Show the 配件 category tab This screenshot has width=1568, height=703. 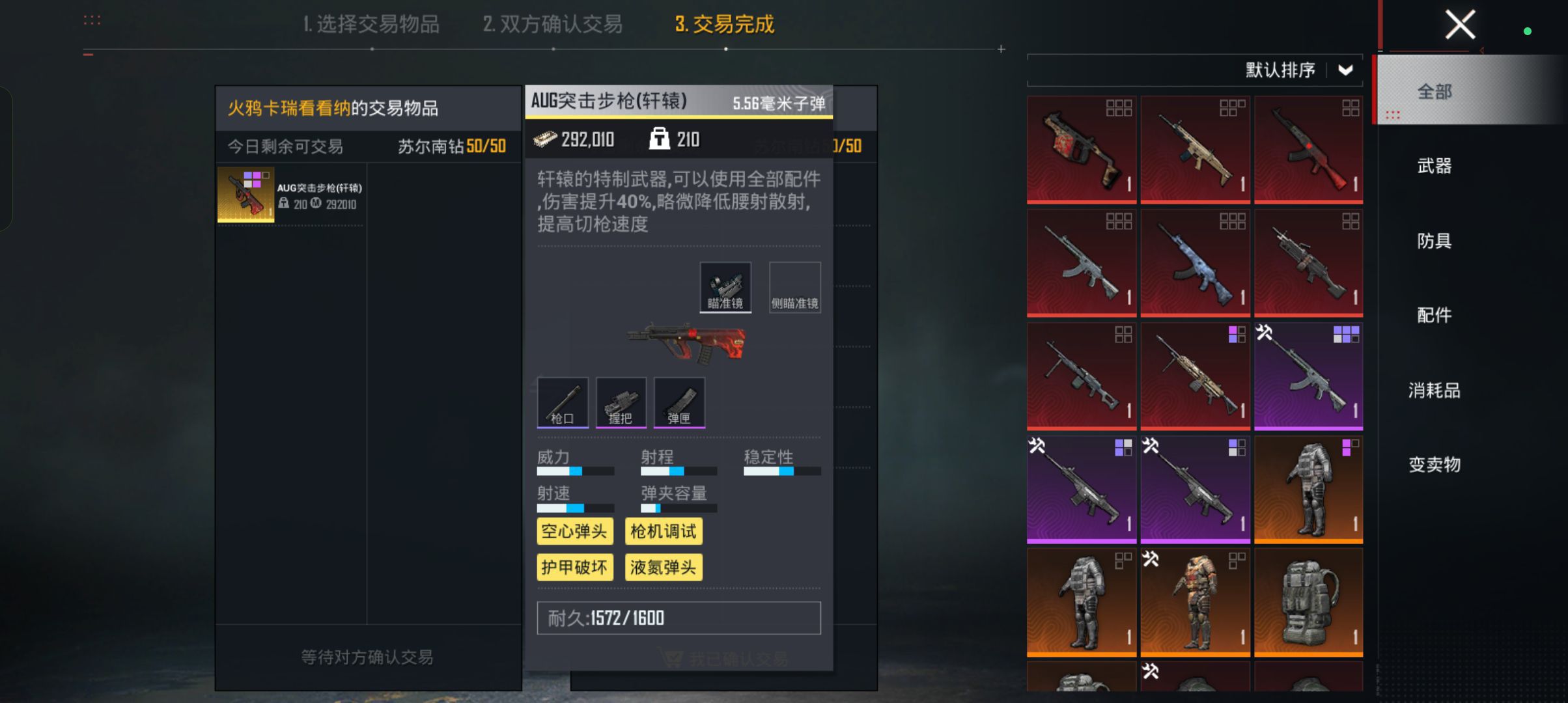tap(1434, 316)
